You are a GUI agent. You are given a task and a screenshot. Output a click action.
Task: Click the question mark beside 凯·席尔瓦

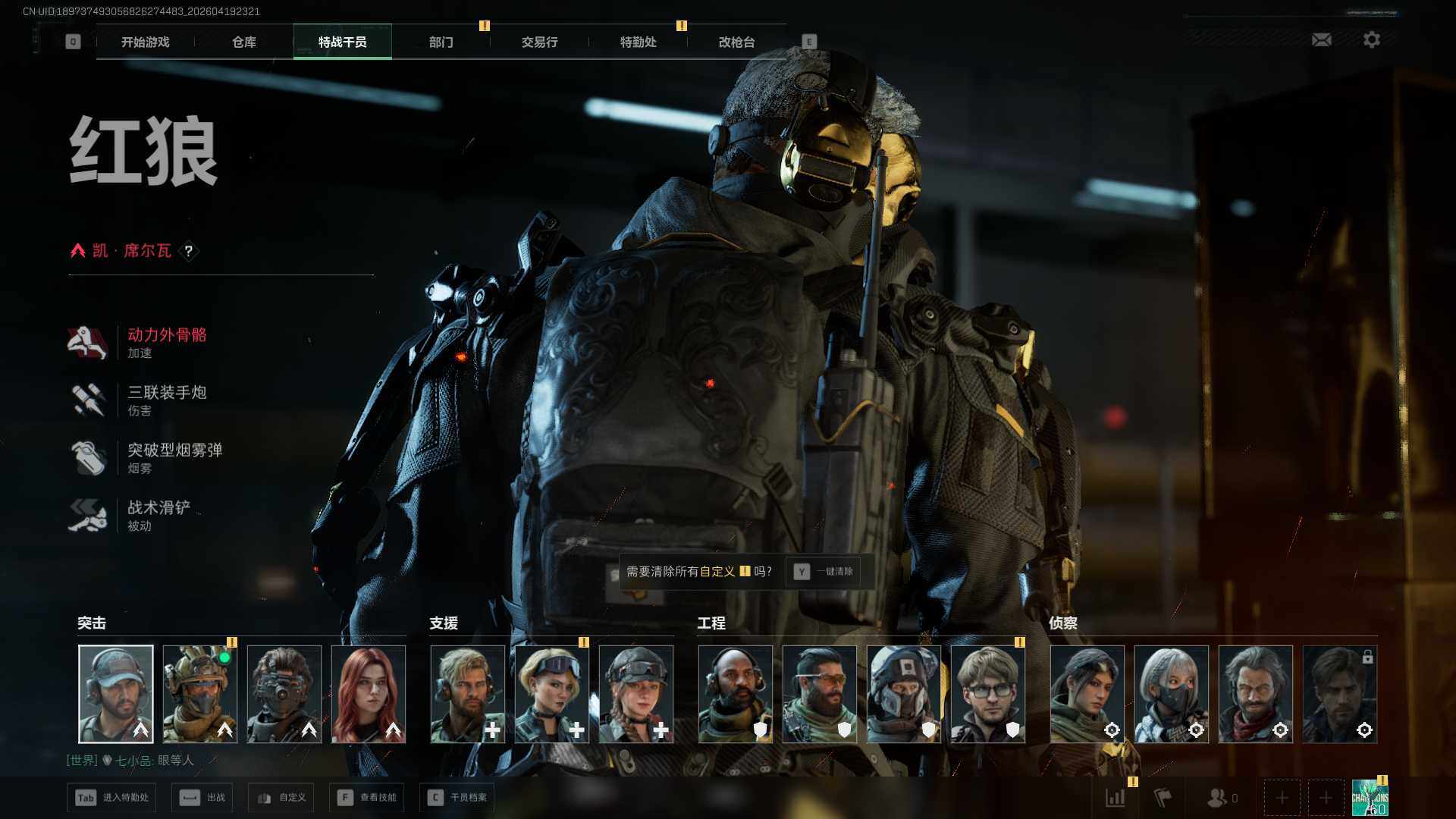click(x=189, y=251)
